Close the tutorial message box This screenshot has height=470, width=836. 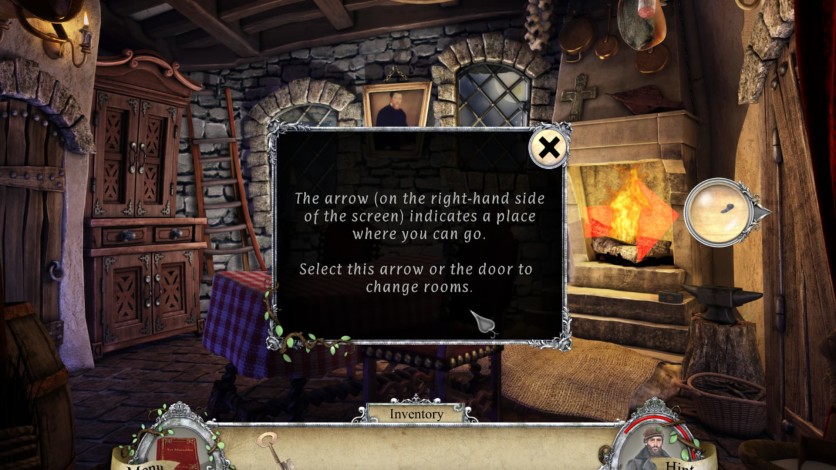[x=548, y=149]
